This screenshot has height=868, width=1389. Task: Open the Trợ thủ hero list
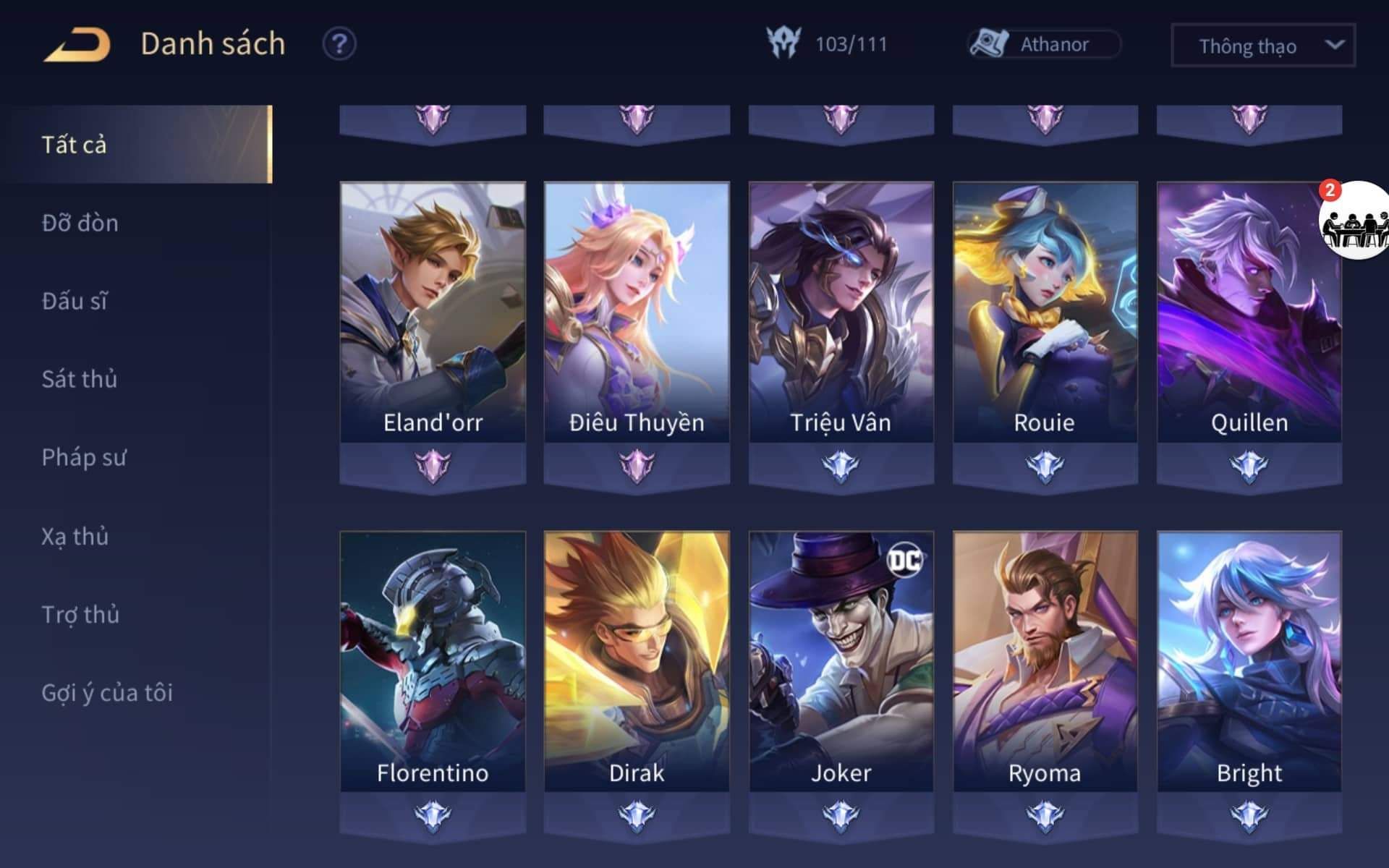click(x=80, y=614)
